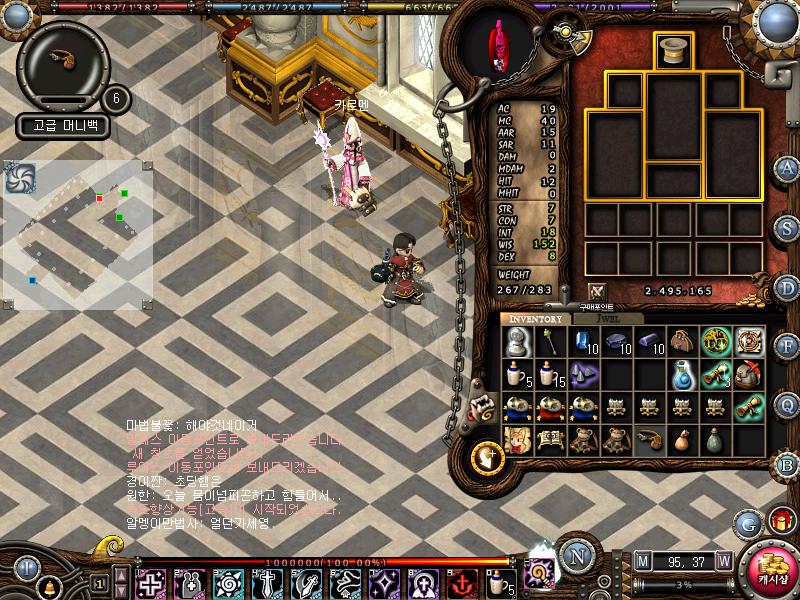Activate the red anchor skill on hotbar
This screenshot has width=800, height=600.
[461, 581]
